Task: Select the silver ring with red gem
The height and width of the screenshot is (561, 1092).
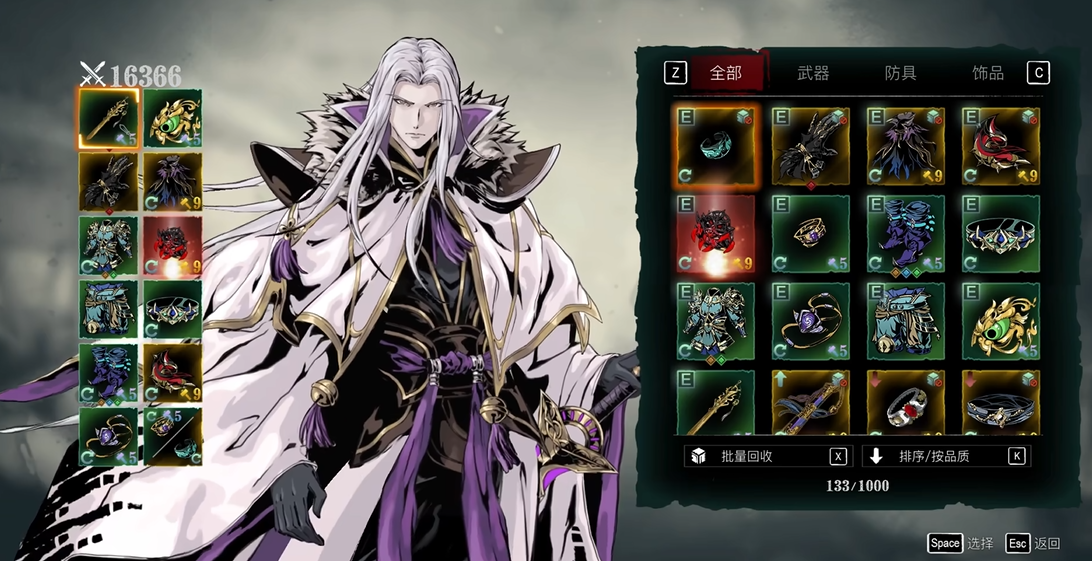Action: 906,402
